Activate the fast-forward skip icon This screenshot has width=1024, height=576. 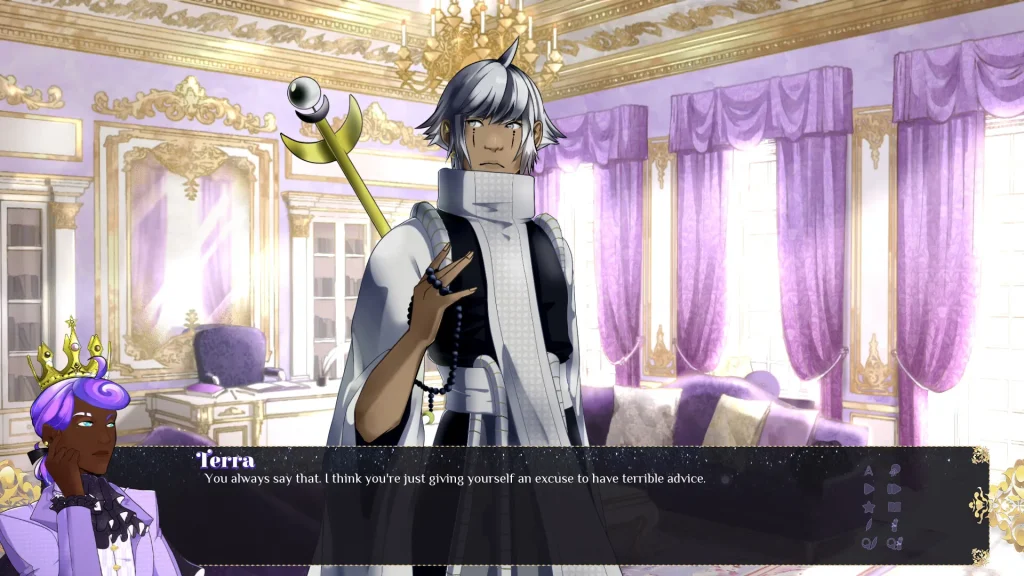click(x=894, y=489)
